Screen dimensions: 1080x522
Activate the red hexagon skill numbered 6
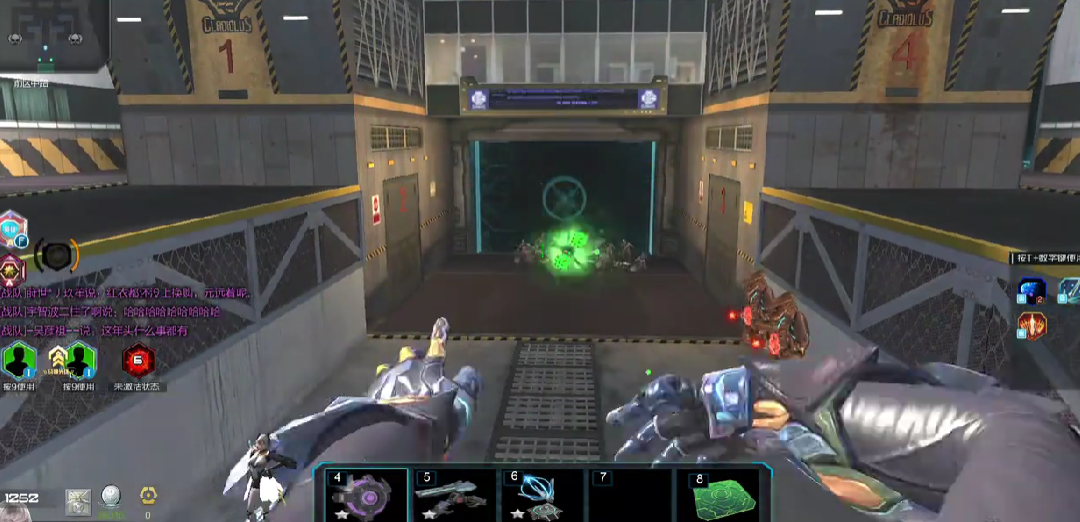coord(138,359)
